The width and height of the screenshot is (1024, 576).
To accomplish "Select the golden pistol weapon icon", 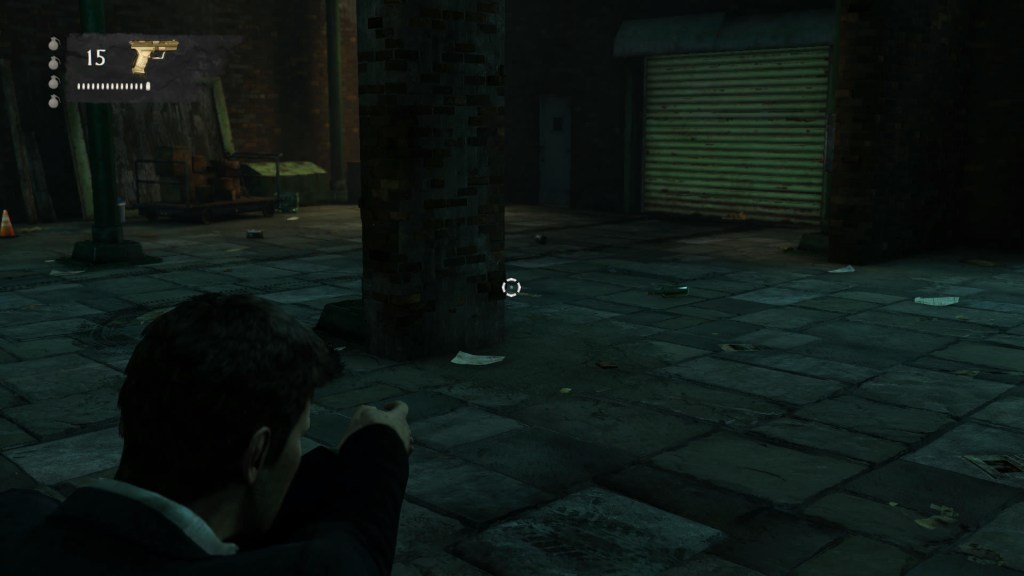I will click(153, 55).
